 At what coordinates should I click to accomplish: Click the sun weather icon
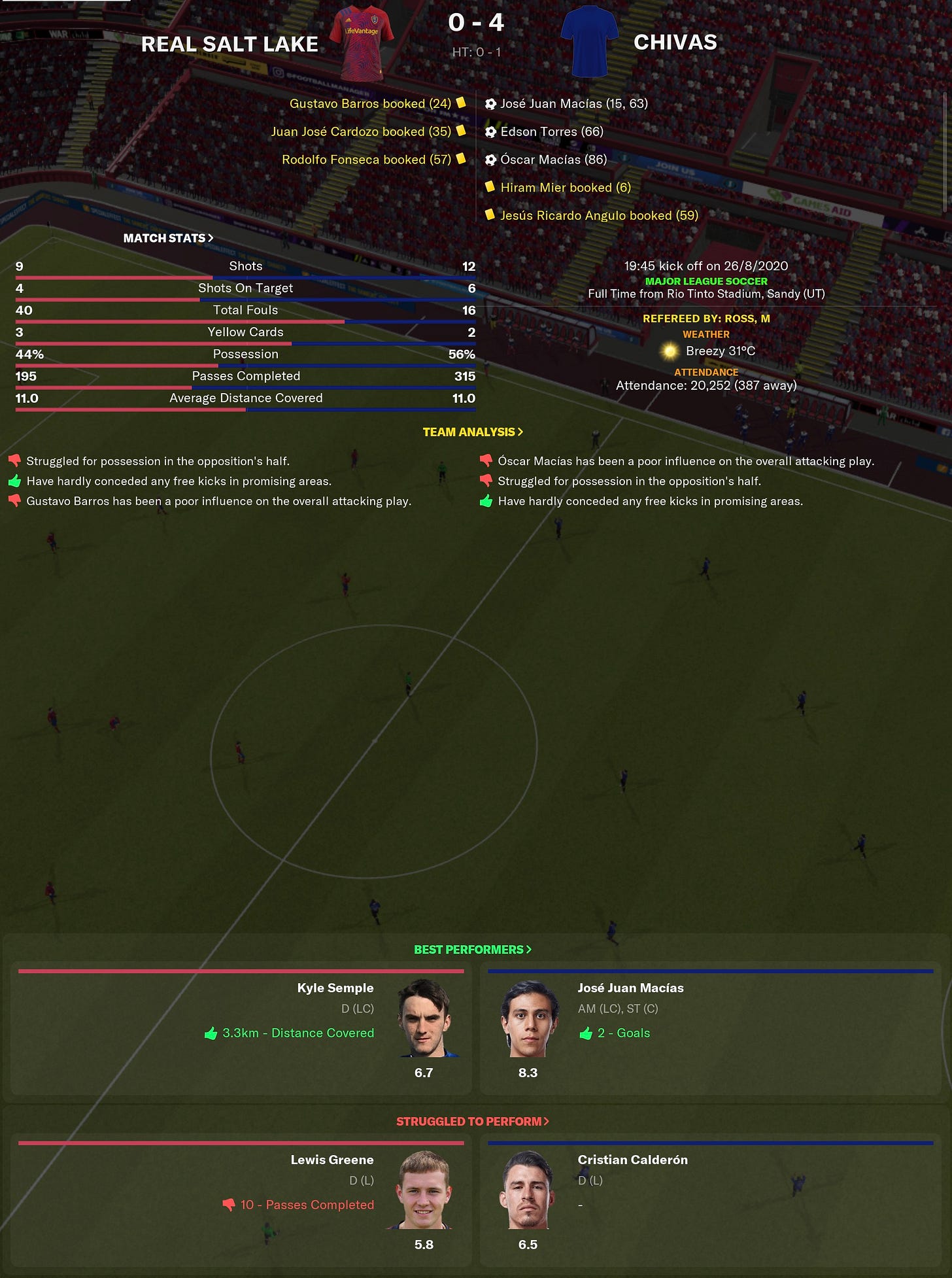pos(670,351)
